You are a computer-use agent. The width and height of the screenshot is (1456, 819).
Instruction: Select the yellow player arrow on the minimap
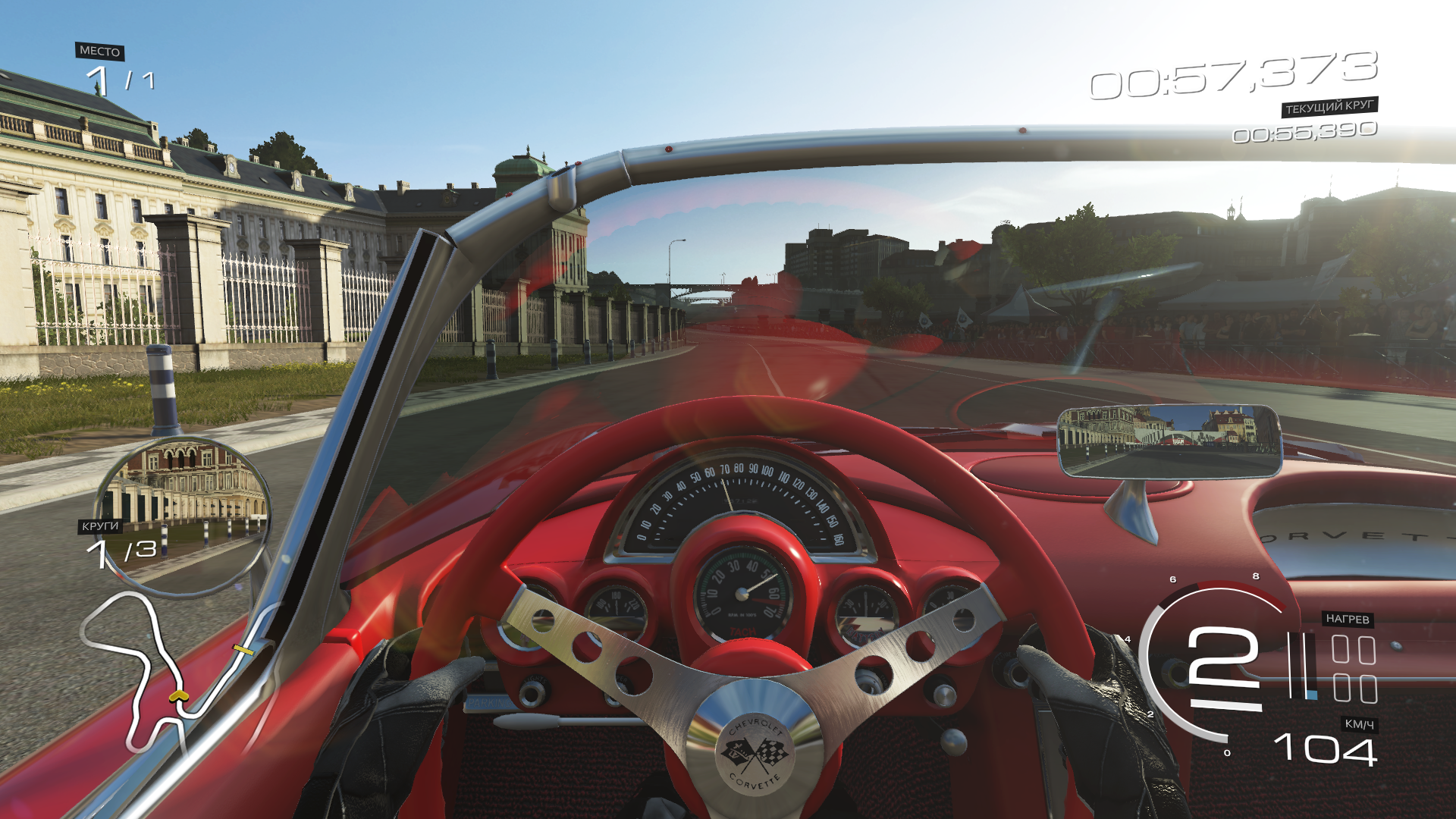coord(178,695)
